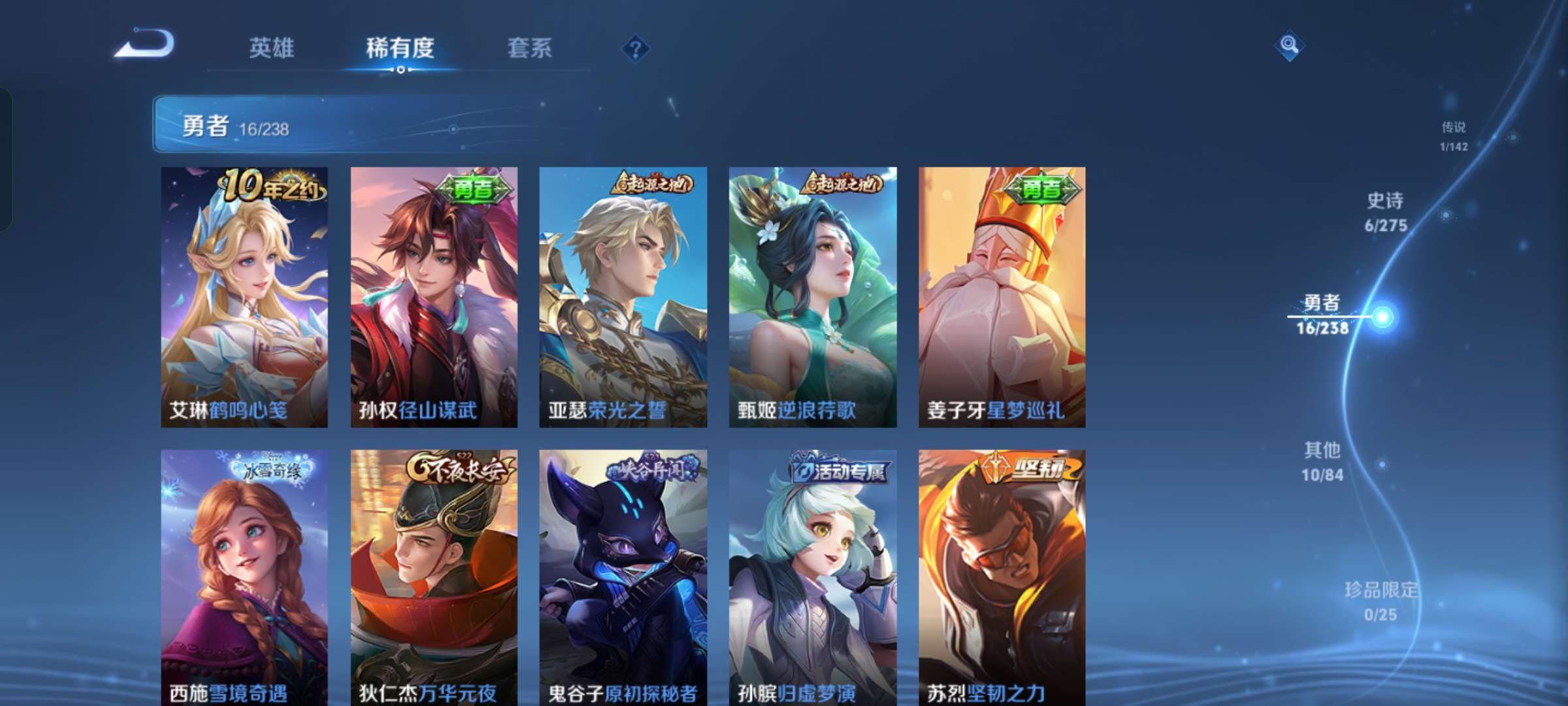Switch to the 英雄 tab
The width and height of the screenshot is (1568, 706).
(272, 48)
